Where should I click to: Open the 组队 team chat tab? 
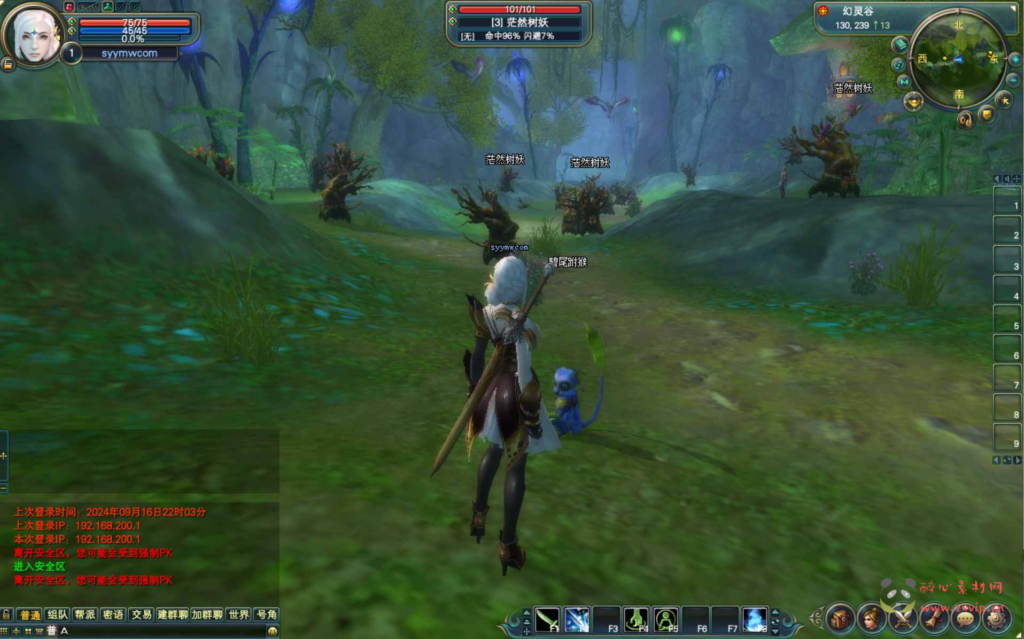58,614
